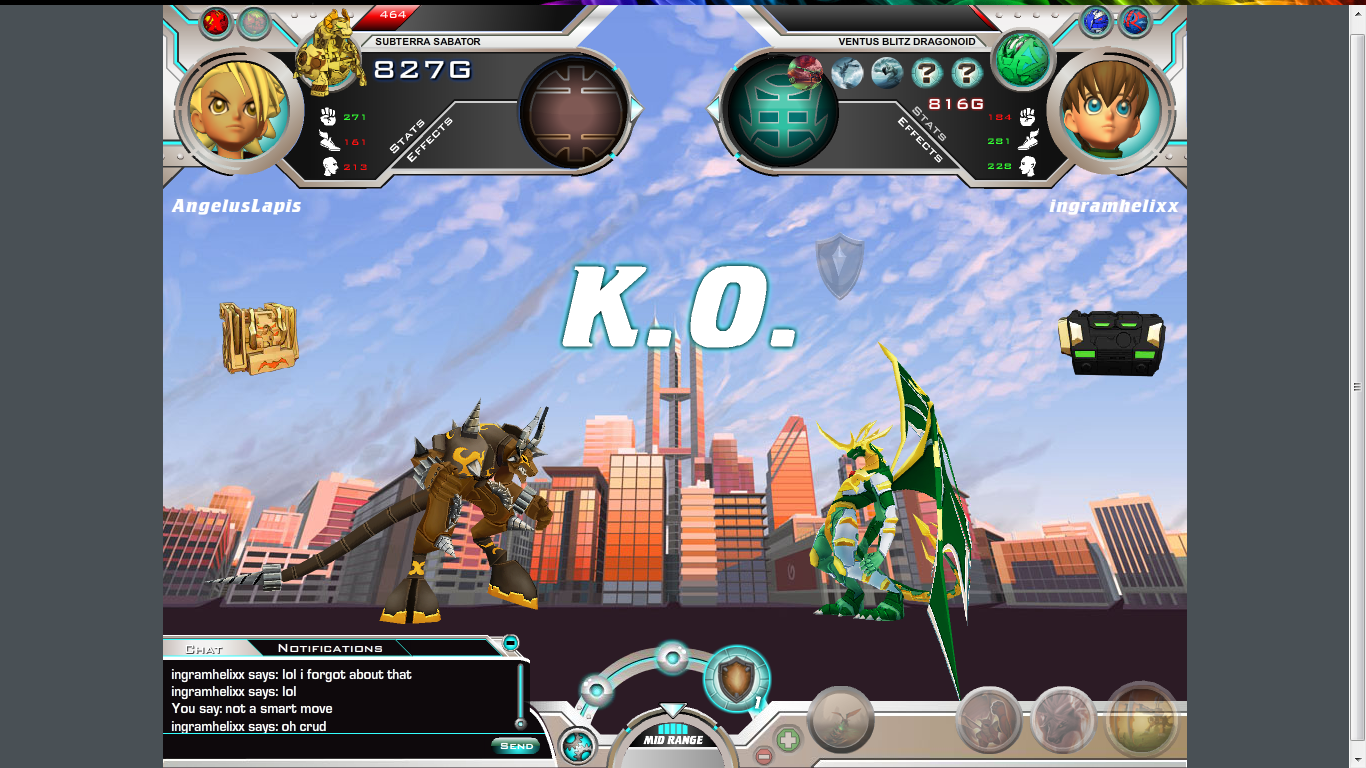
Task: Expand the arrow beside the Ventus emblem
Action: click(x=713, y=108)
